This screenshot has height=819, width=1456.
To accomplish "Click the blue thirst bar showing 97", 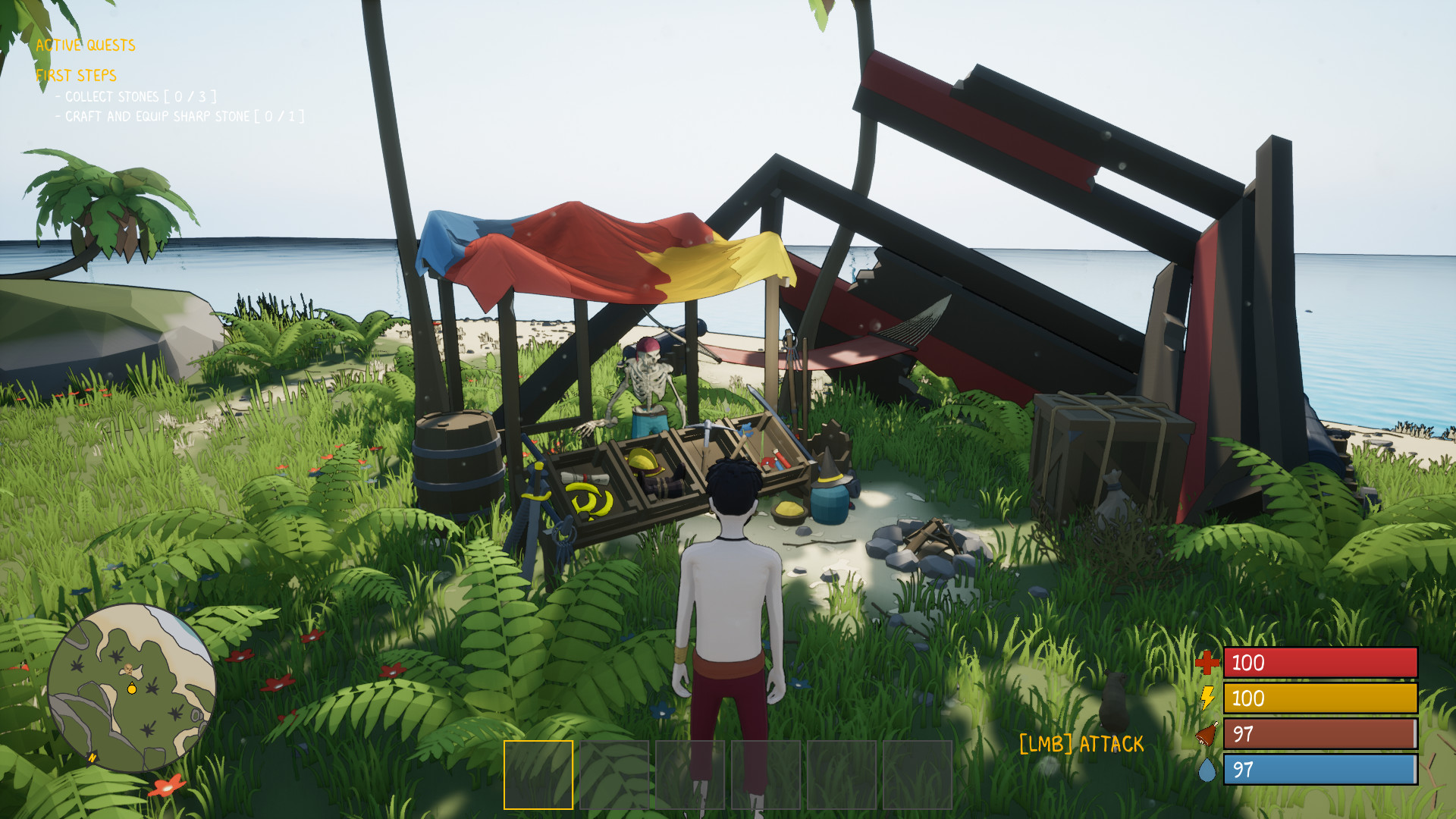I will pyautogui.click(x=1319, y=768).
